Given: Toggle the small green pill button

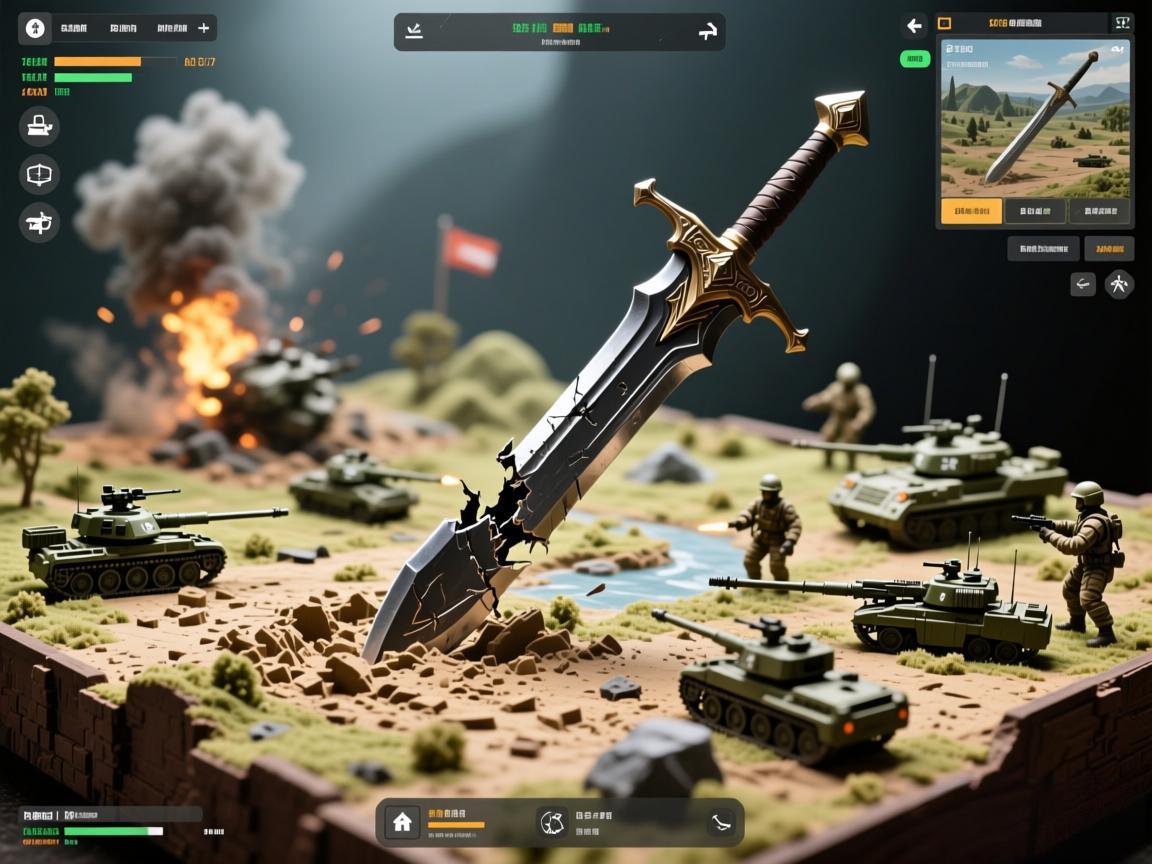Looking at the screenshot, I should 914,59.
